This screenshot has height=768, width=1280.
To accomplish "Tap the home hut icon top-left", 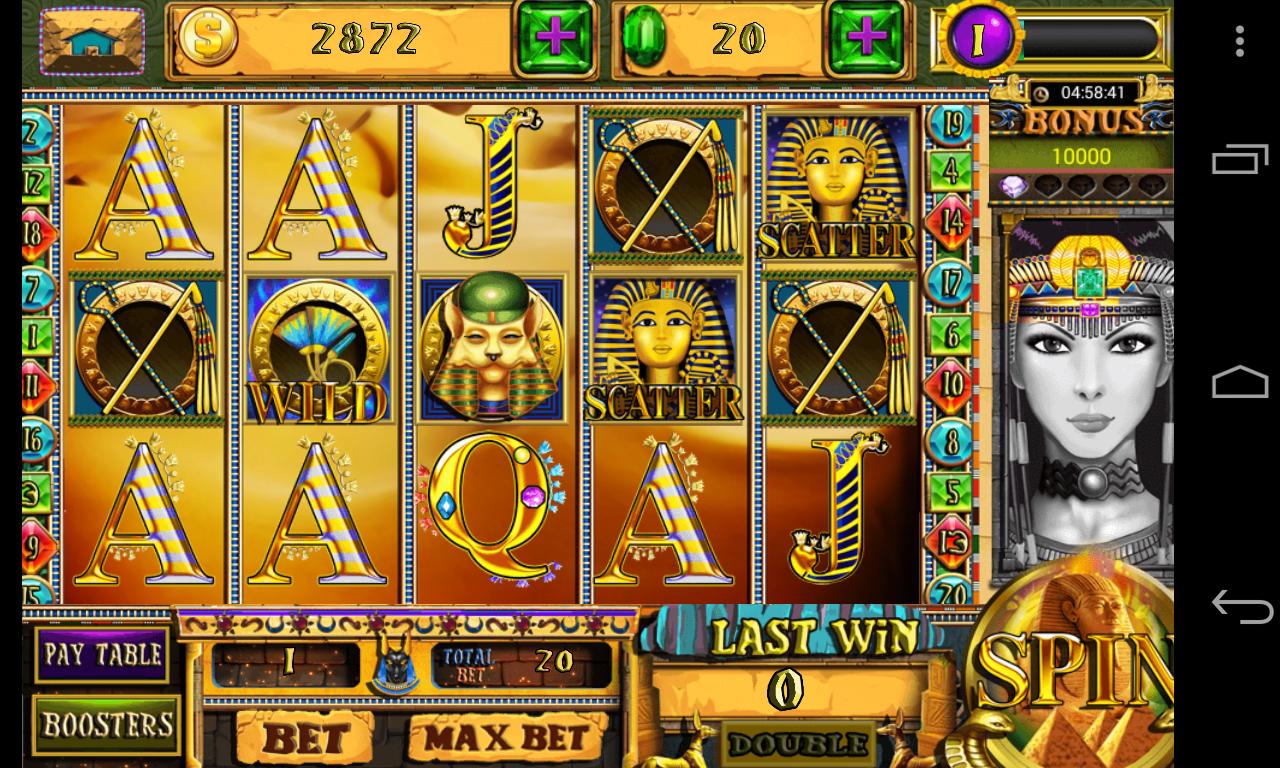I will [92, 42].
